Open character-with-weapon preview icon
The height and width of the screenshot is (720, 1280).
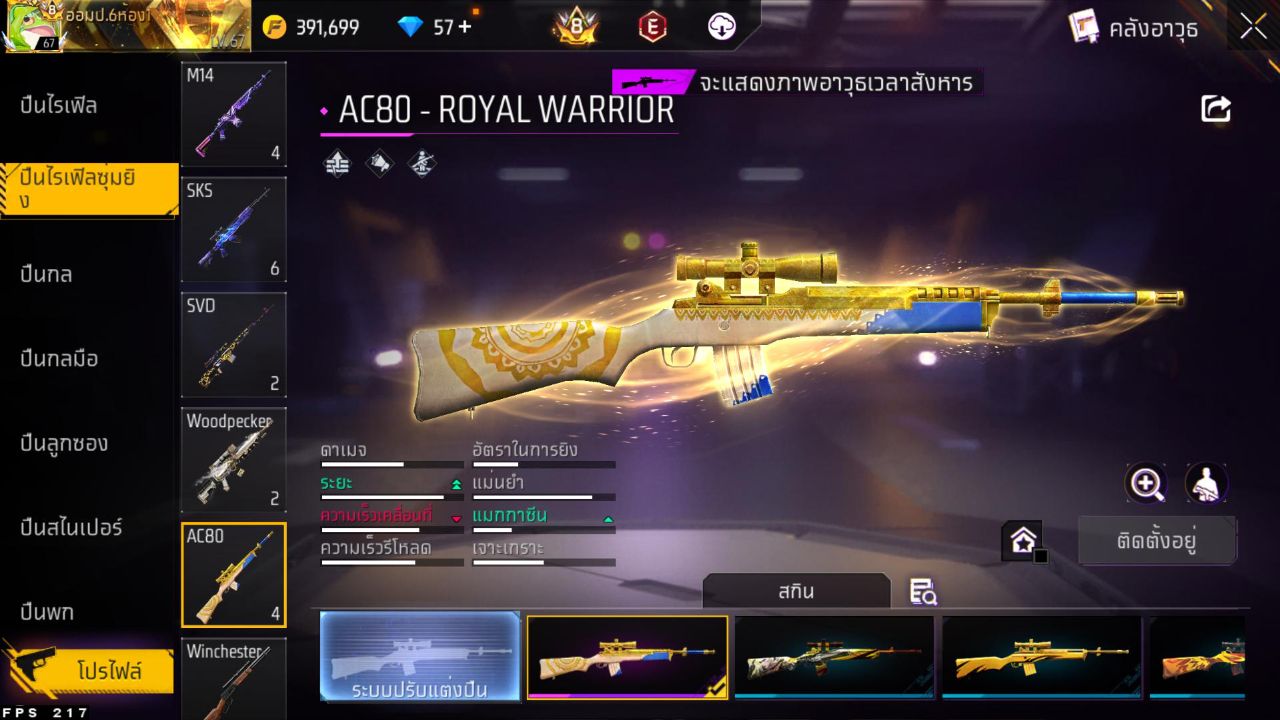coord(1206,484)
